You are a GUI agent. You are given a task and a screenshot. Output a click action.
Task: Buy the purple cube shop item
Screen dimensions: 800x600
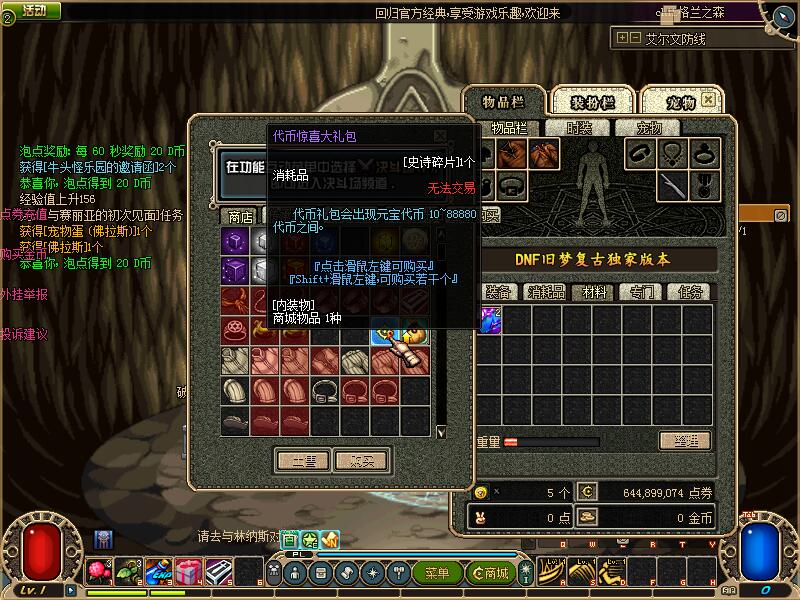tap(235, 242)
